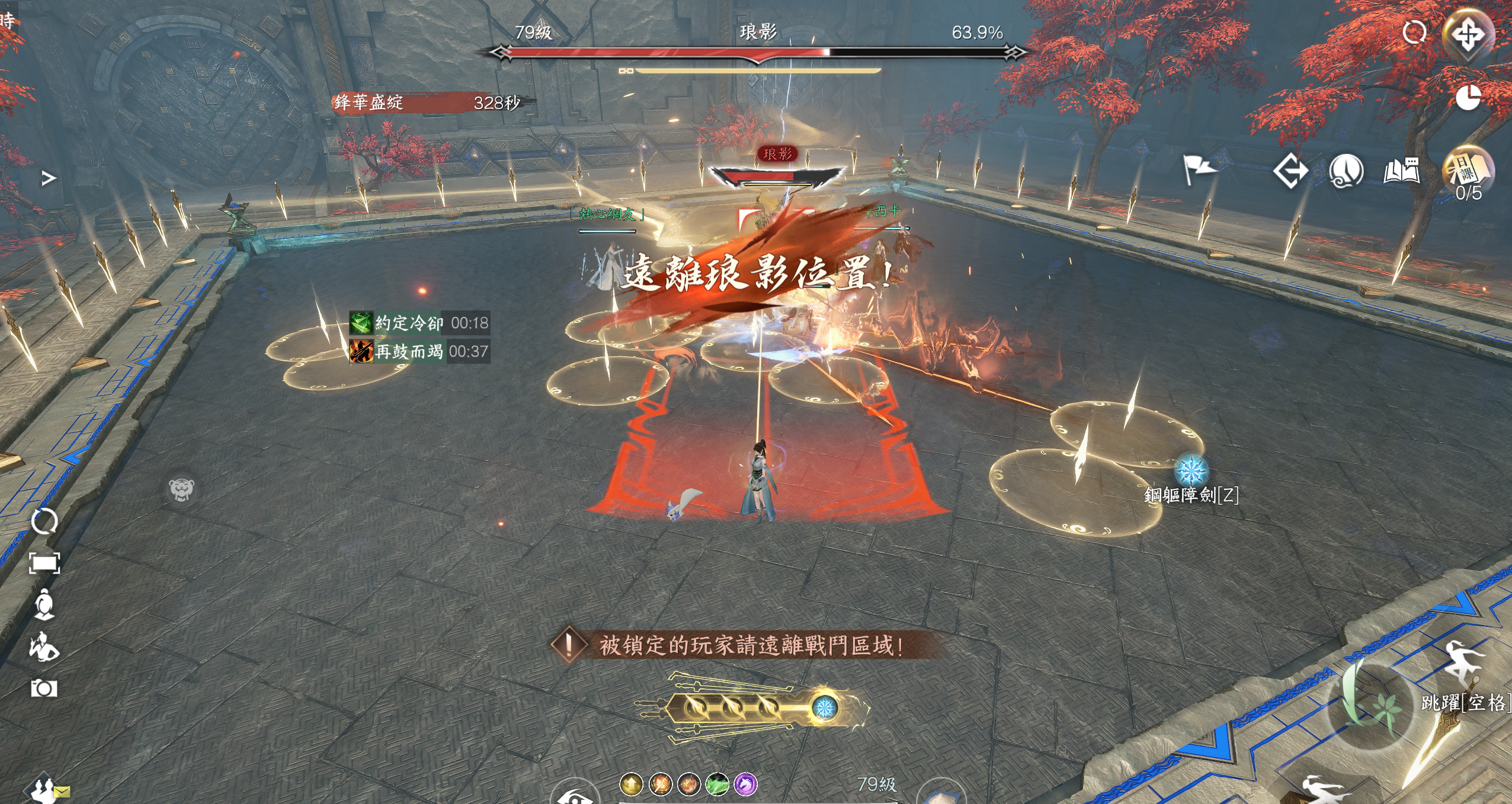Open the open-book chat guide icon

1401,171
